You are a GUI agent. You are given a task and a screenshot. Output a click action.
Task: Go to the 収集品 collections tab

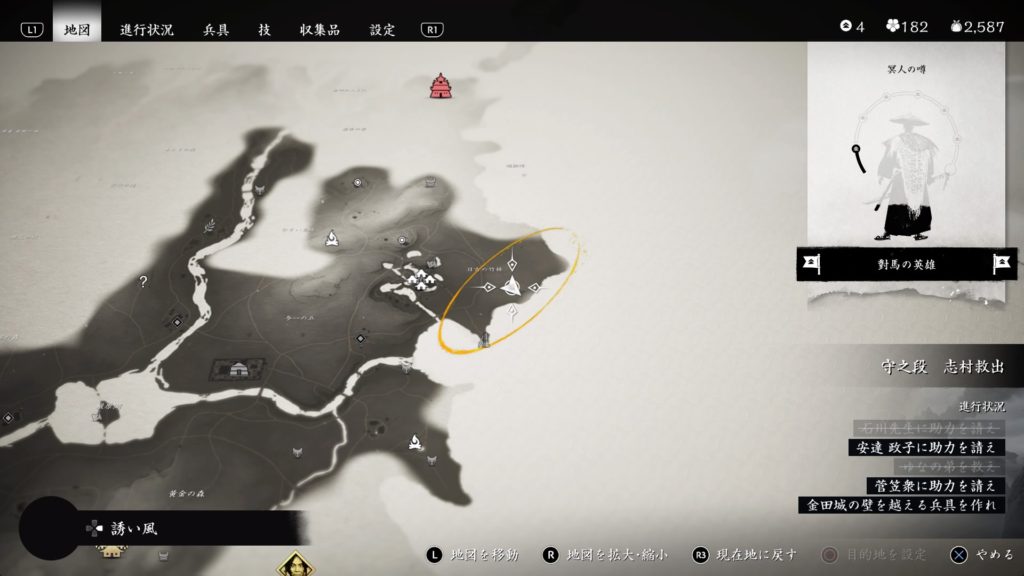pyautogui.click(x=319, y=29)
